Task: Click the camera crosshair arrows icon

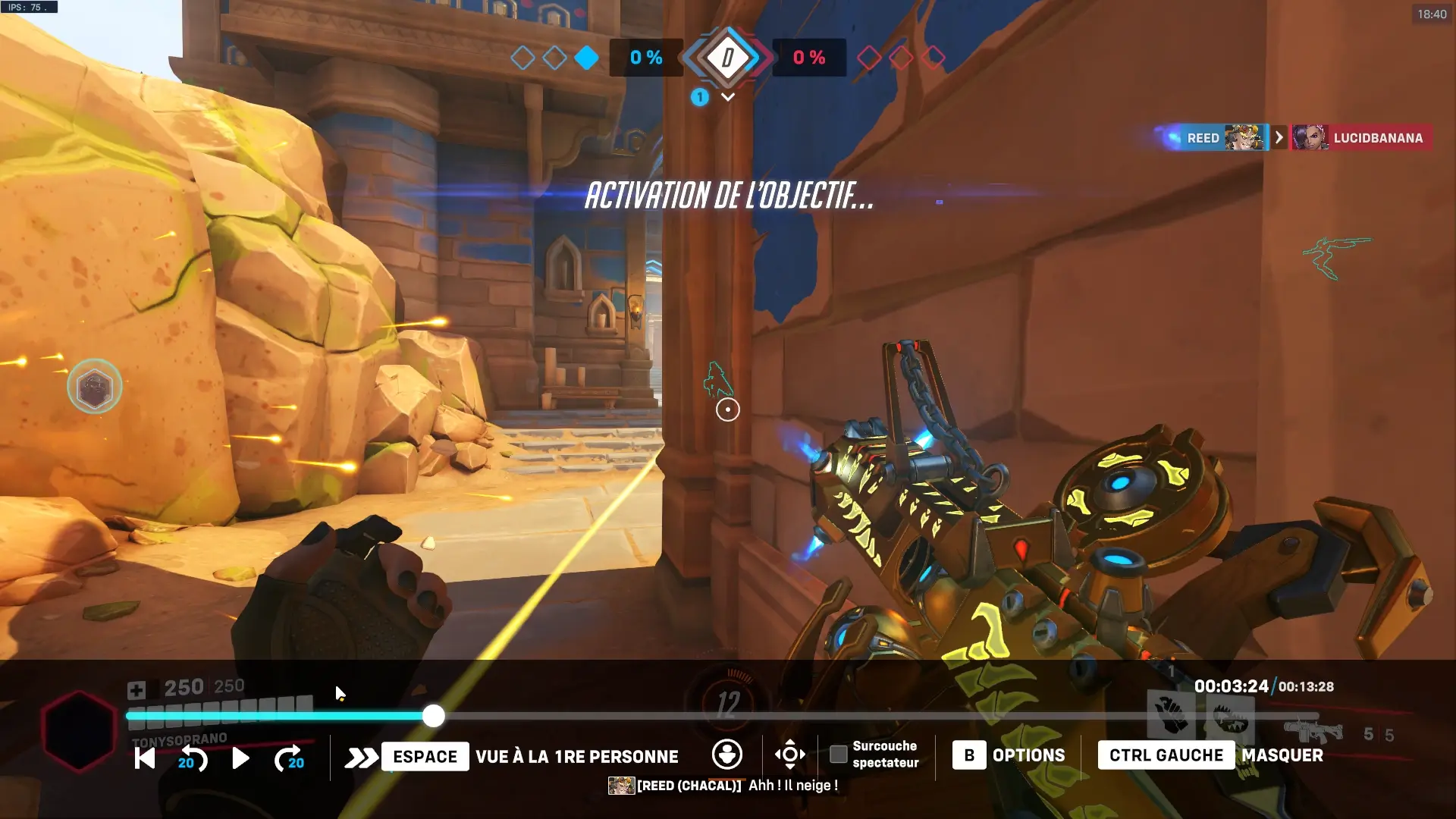Action: click(x=789, y=755)
